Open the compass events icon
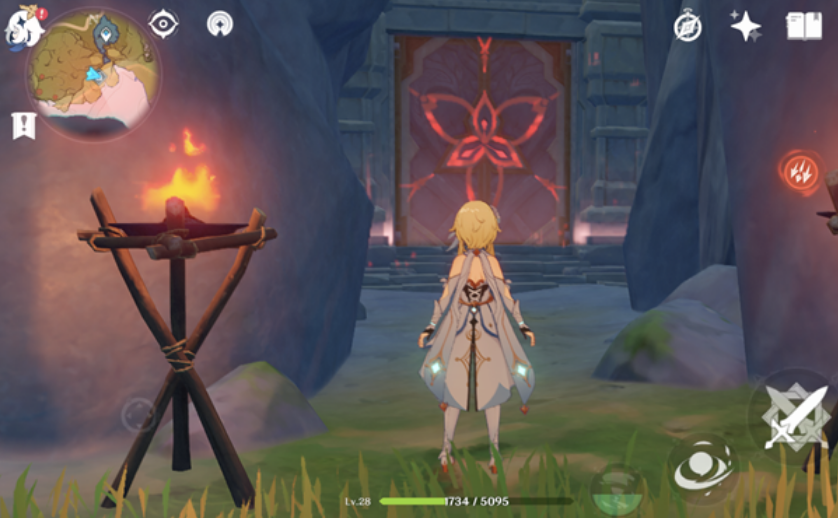The image size is (838, 518). (688, 26)
